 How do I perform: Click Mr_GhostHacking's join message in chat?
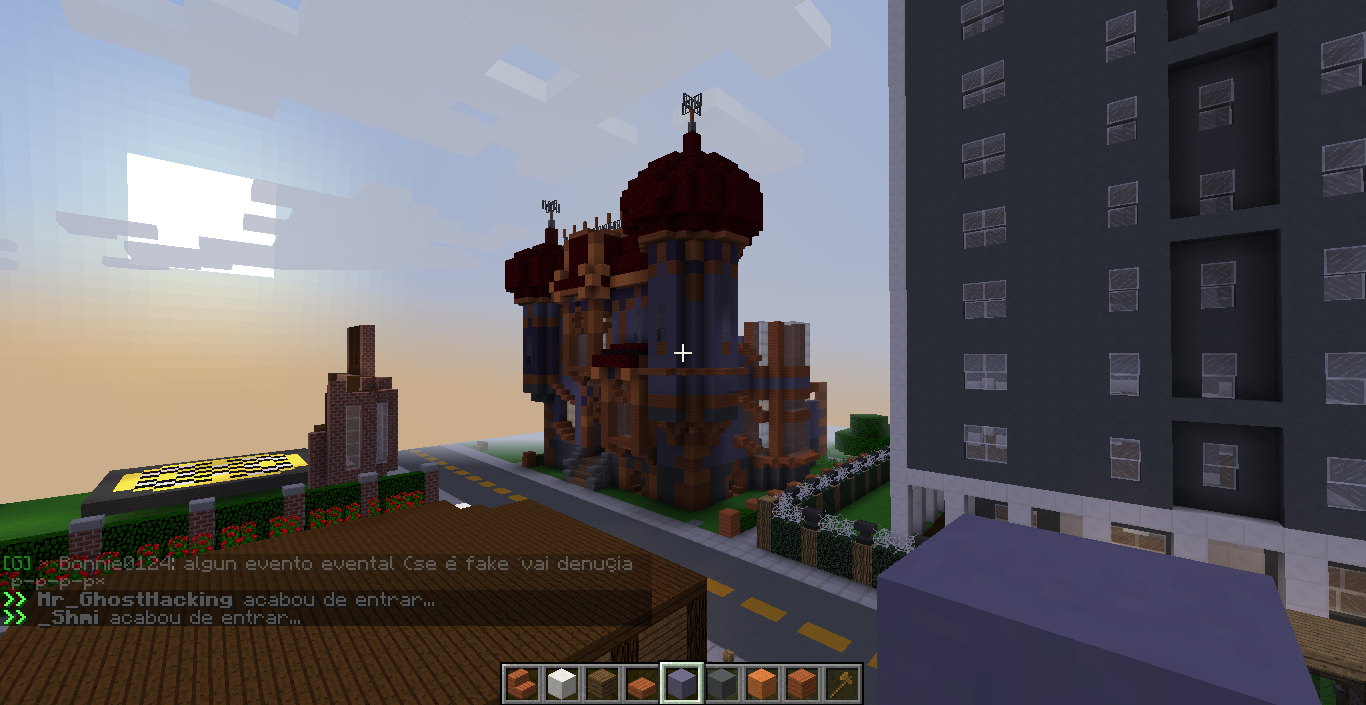pos(235,600)
